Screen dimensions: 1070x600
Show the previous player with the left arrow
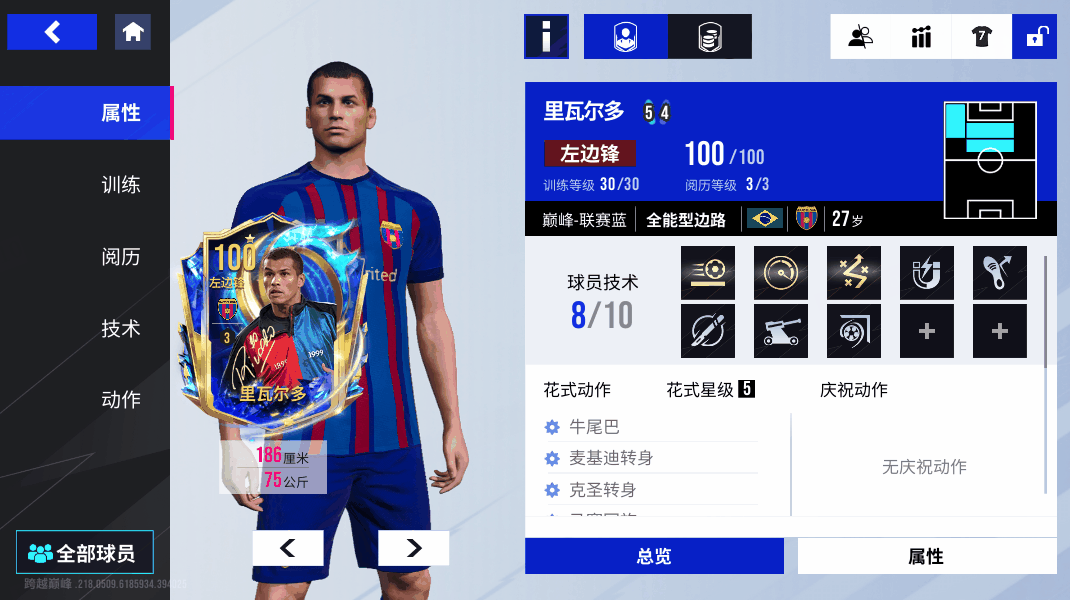click(x=288, y=548)
